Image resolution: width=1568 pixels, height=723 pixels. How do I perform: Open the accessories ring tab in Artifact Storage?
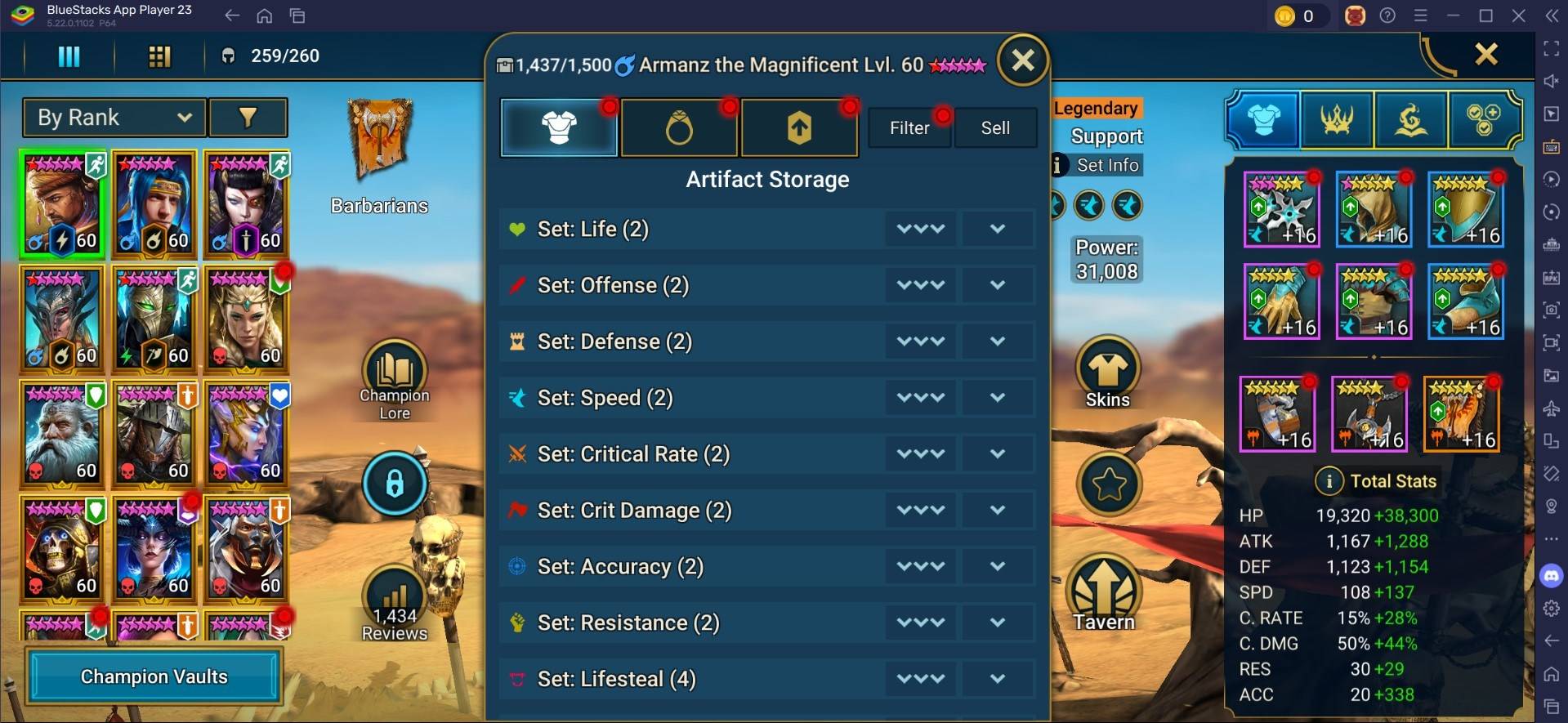(679, 127)
